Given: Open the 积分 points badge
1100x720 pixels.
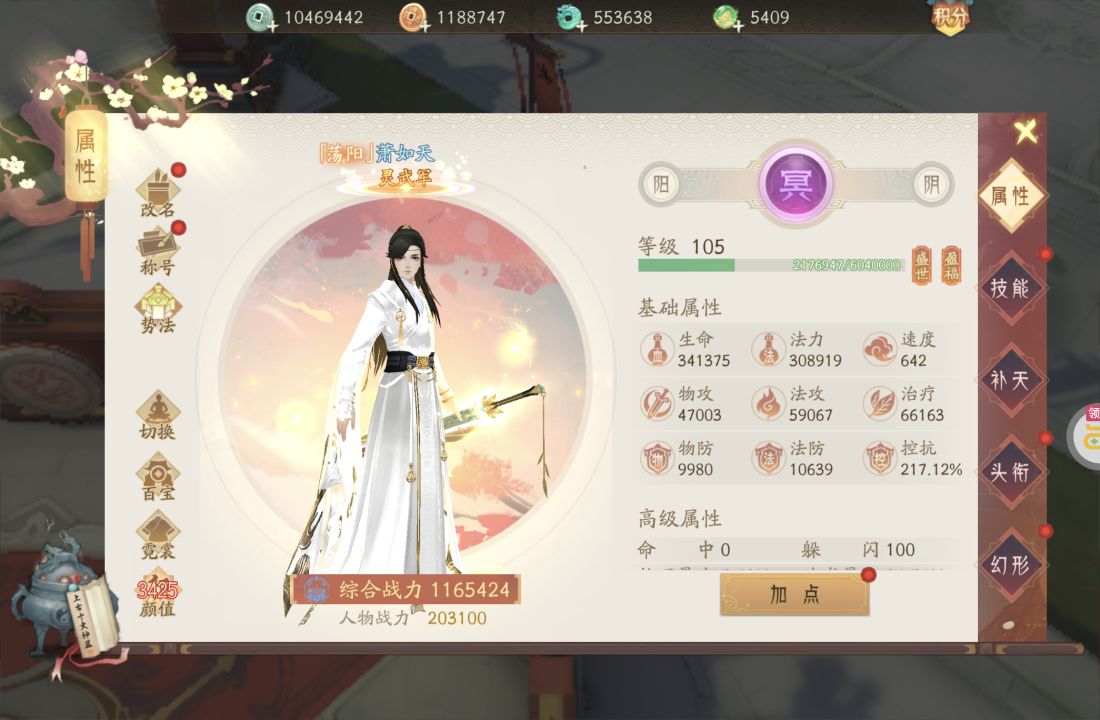Looking at the screenshot, I should pos(950,17).
